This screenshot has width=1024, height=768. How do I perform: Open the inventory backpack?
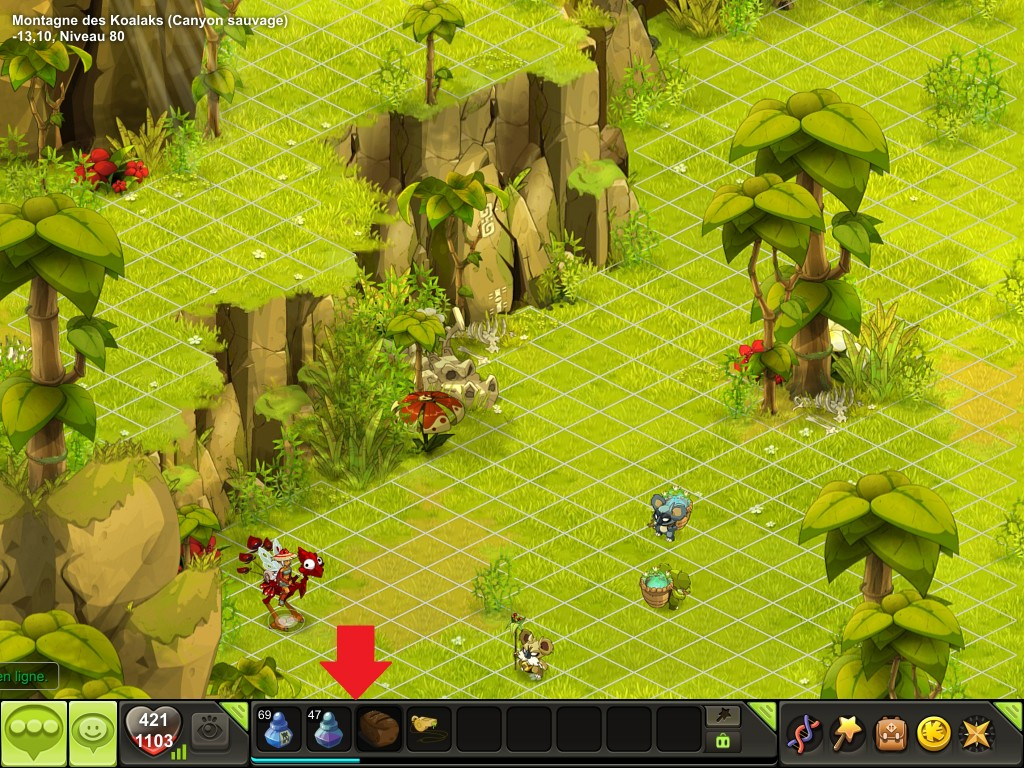click(x=891, y=733)
